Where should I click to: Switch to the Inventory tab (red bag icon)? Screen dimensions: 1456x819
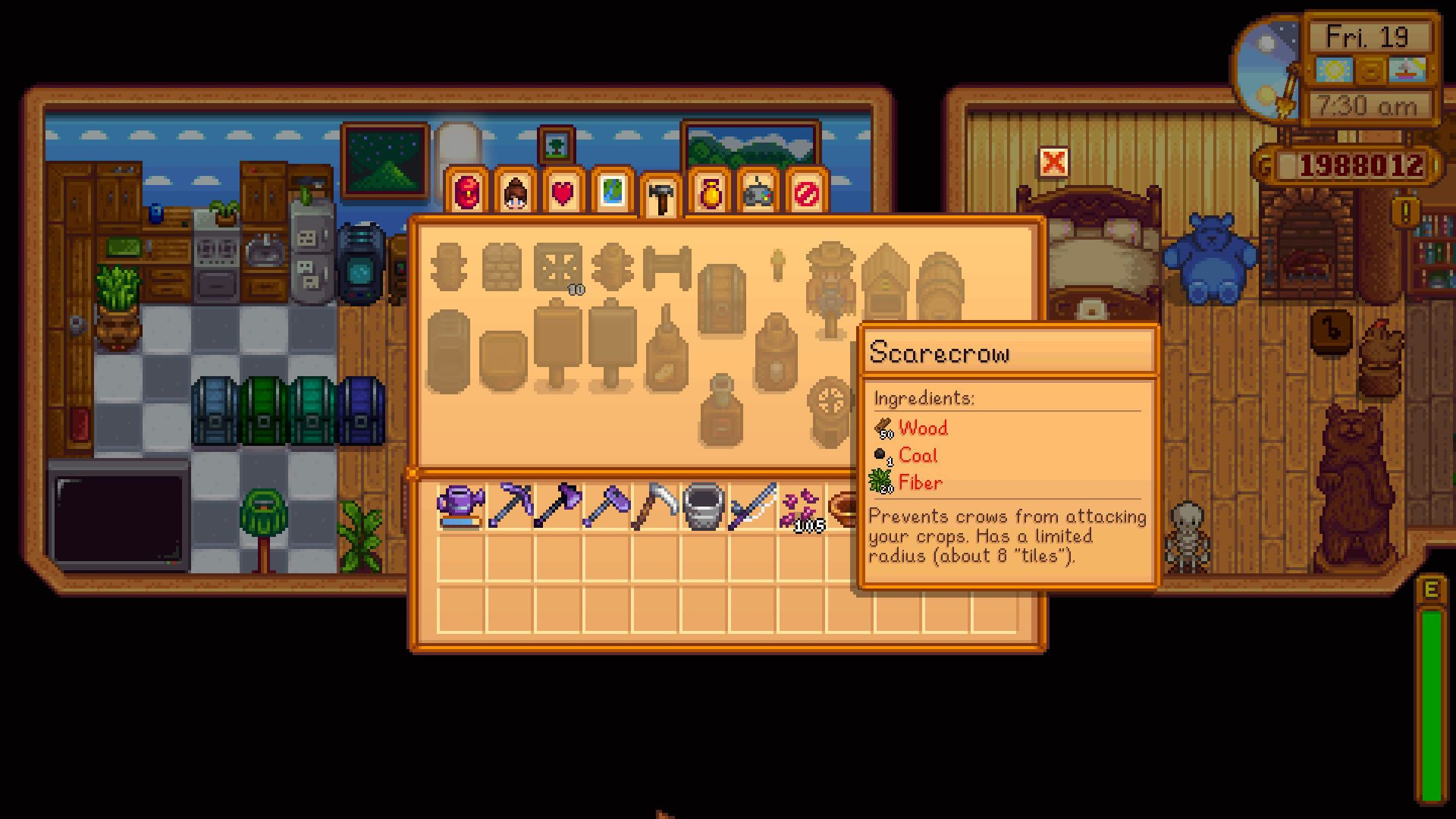click(466, 193)
